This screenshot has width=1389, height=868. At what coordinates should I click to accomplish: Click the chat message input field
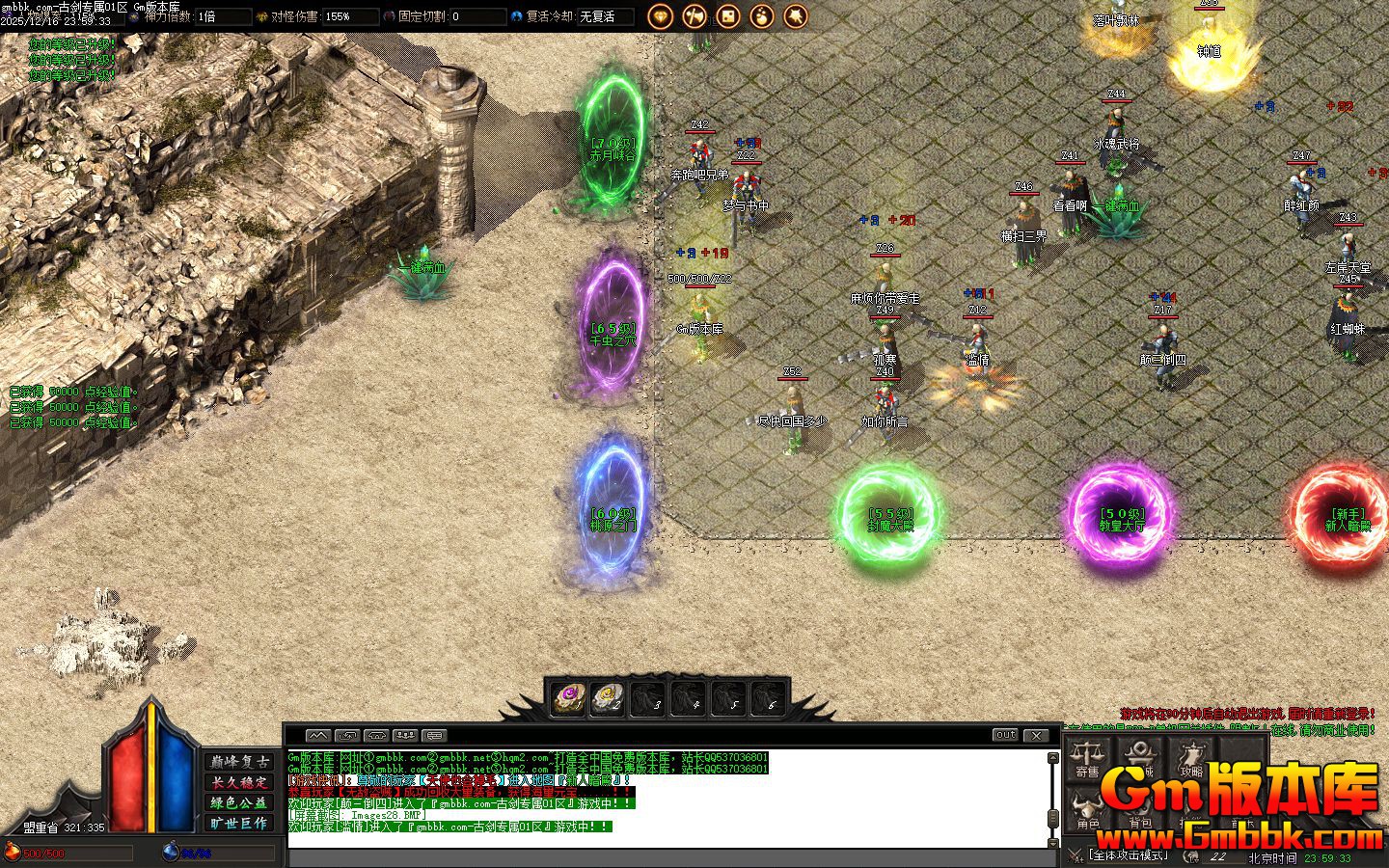coord(666,857)
